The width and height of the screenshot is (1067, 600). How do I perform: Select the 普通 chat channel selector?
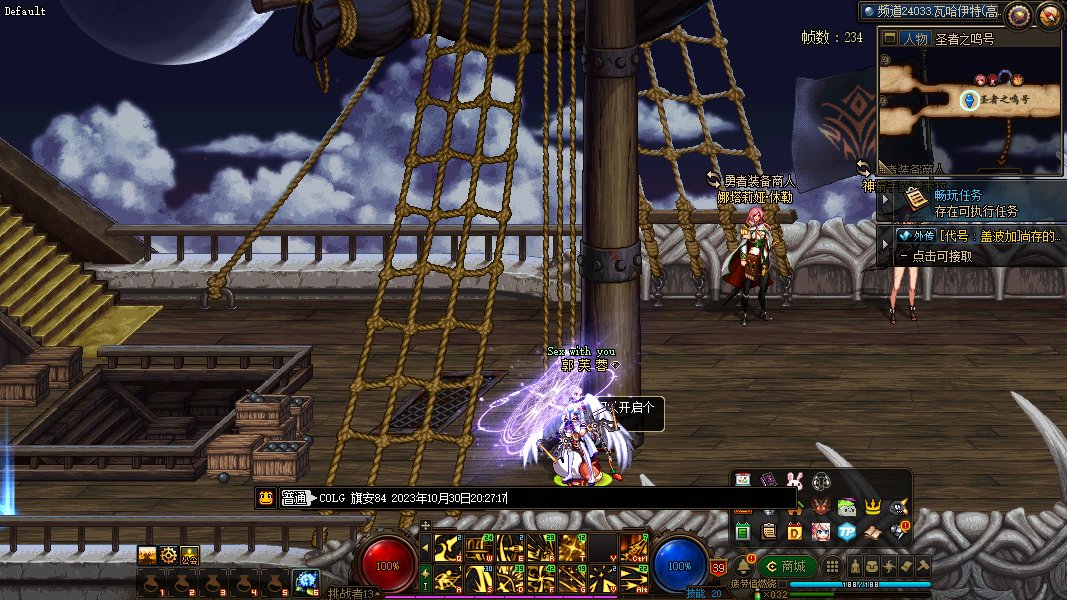pos(294,498)
